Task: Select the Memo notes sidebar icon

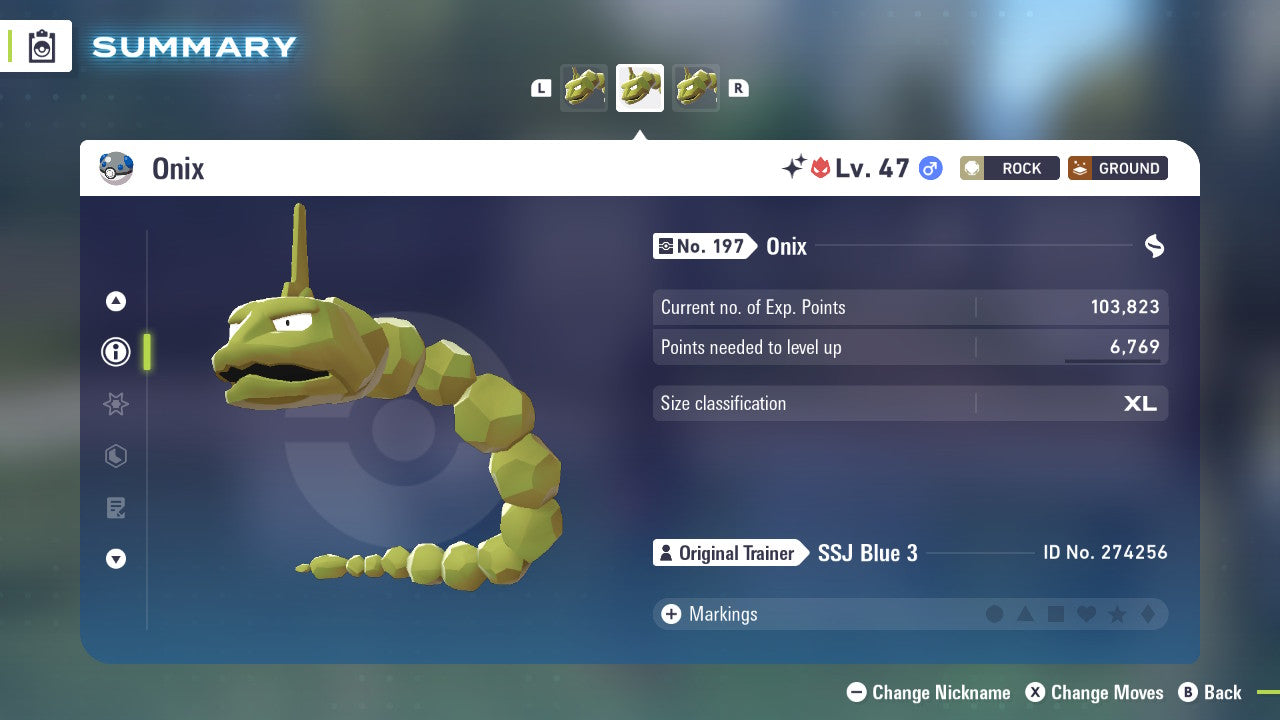Action: 115,508
